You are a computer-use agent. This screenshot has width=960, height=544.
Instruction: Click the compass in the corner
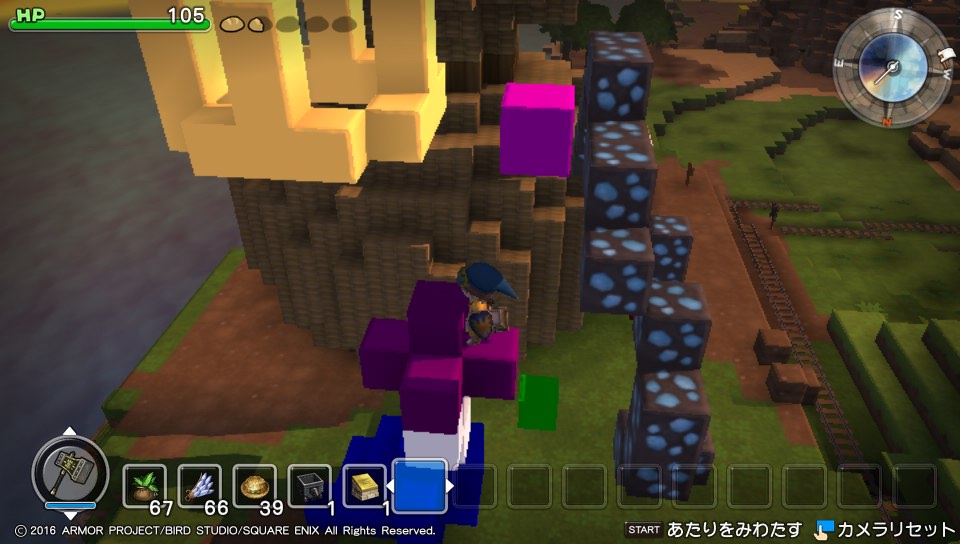[x=892, y=68]
